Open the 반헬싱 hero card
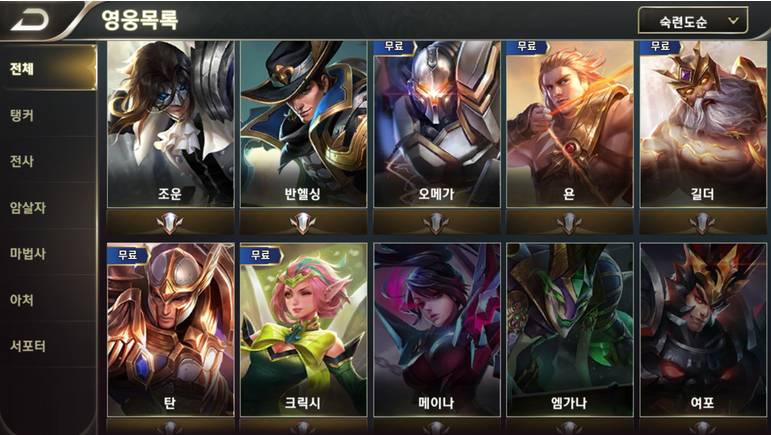The image size is (771, 435). pos(304,124)
